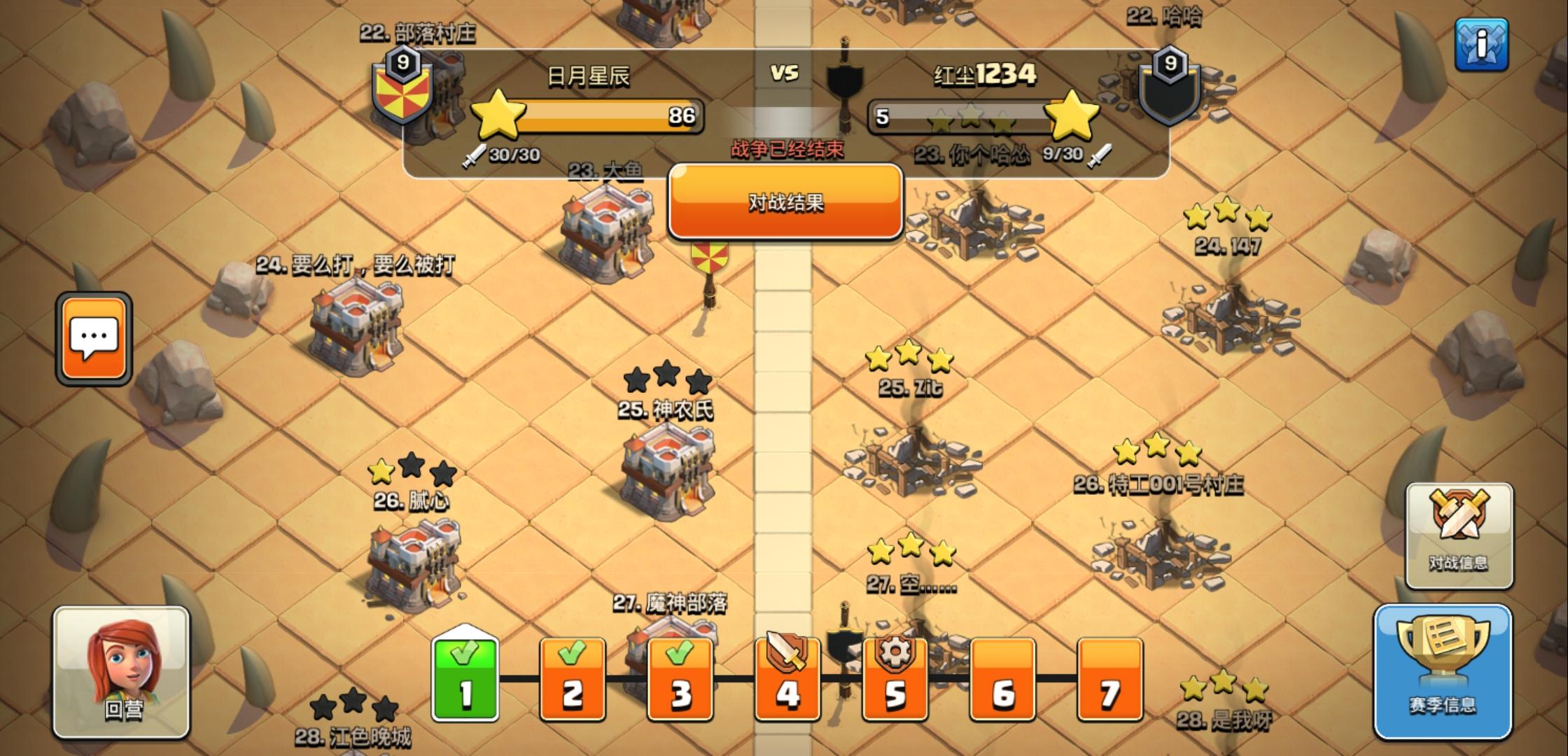The height and width of the screenshot is (756, 1568).
Task: Select the 日月星辰 clan badge
Action: point(401,91)
